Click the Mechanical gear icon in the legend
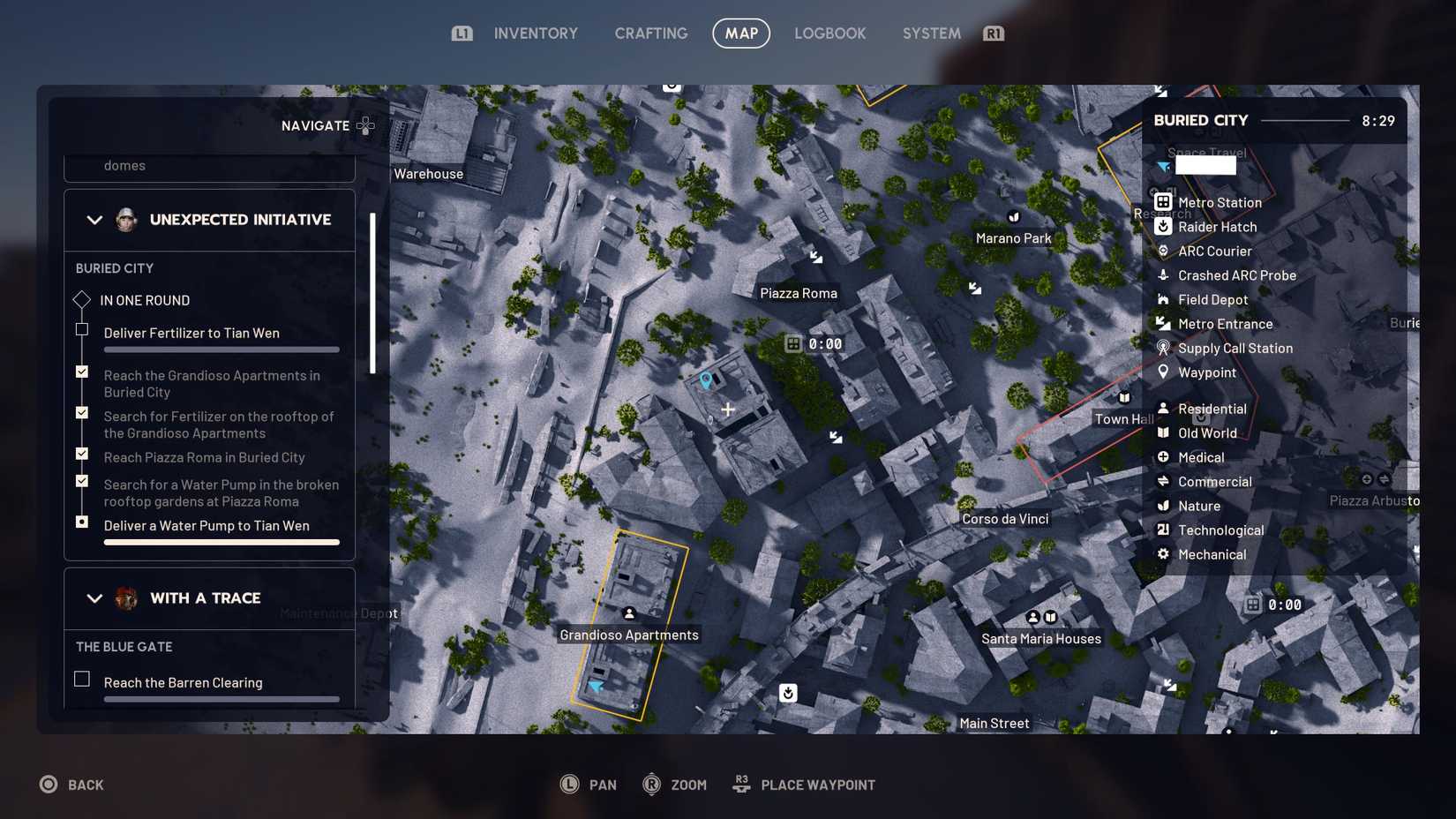1456x819 pixels. tap(1165, 554)
